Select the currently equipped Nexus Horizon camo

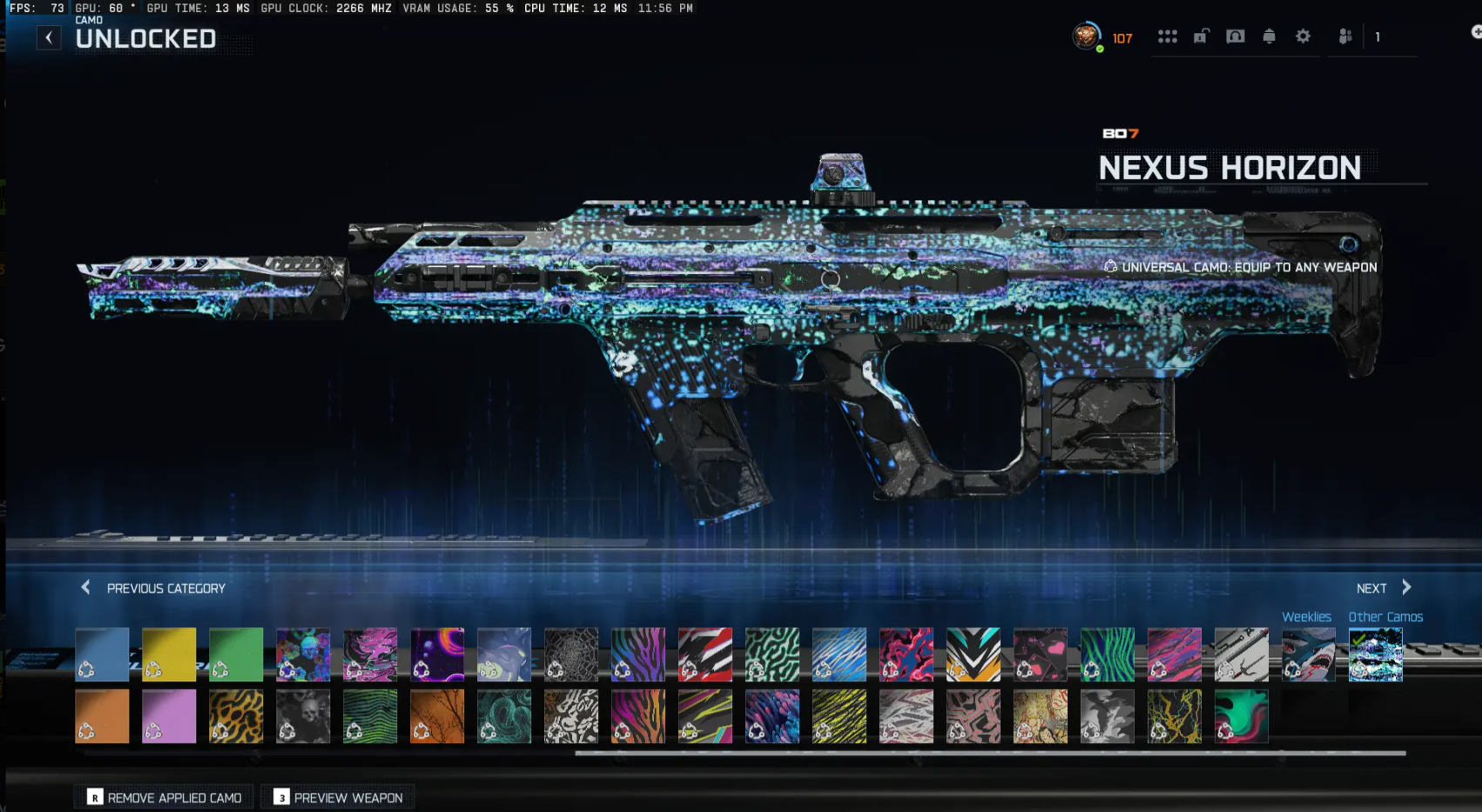click(x=1375, y=654)
